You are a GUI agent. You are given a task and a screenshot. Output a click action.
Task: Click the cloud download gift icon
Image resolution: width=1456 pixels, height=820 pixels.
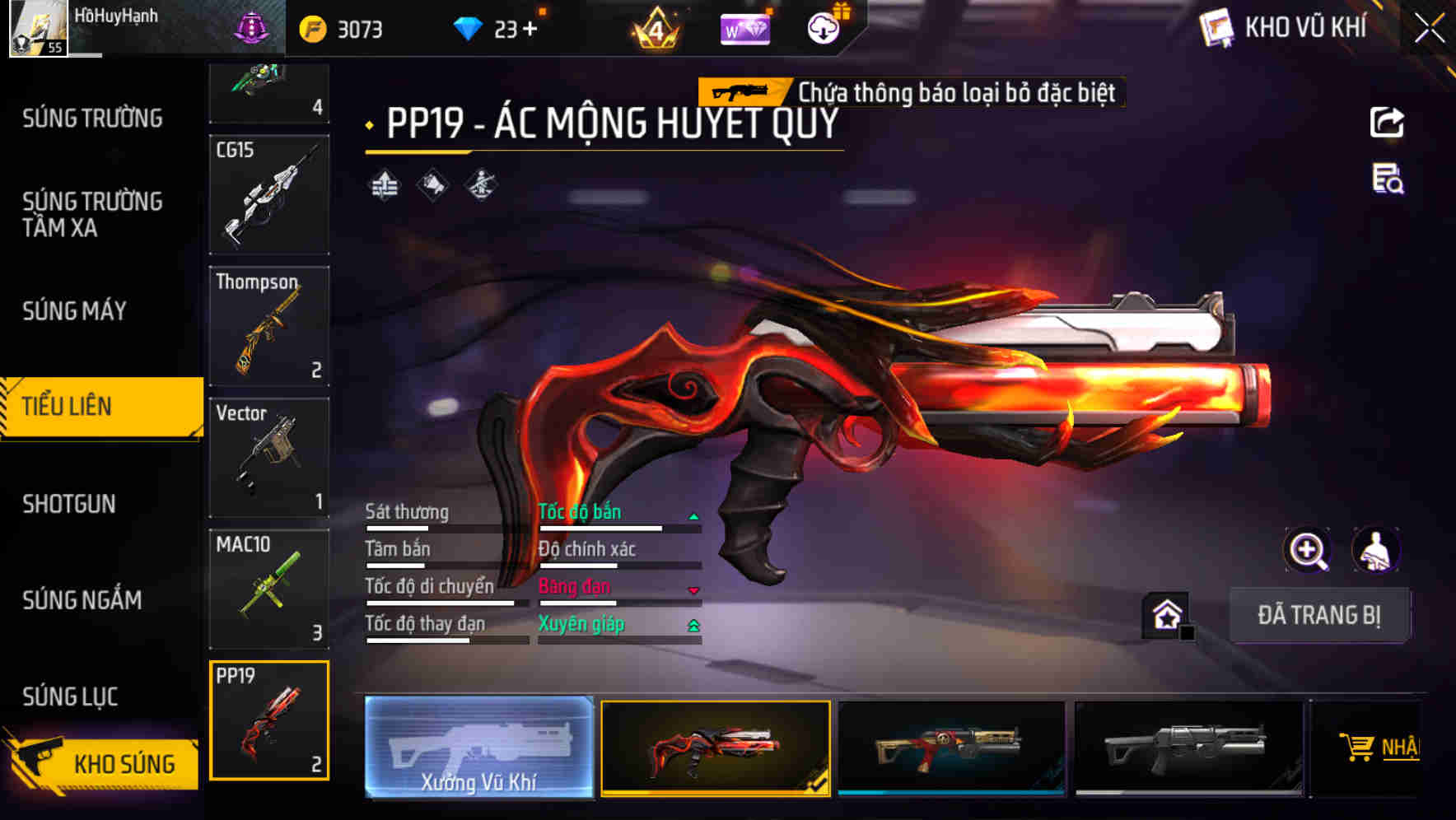pos(824,27)
